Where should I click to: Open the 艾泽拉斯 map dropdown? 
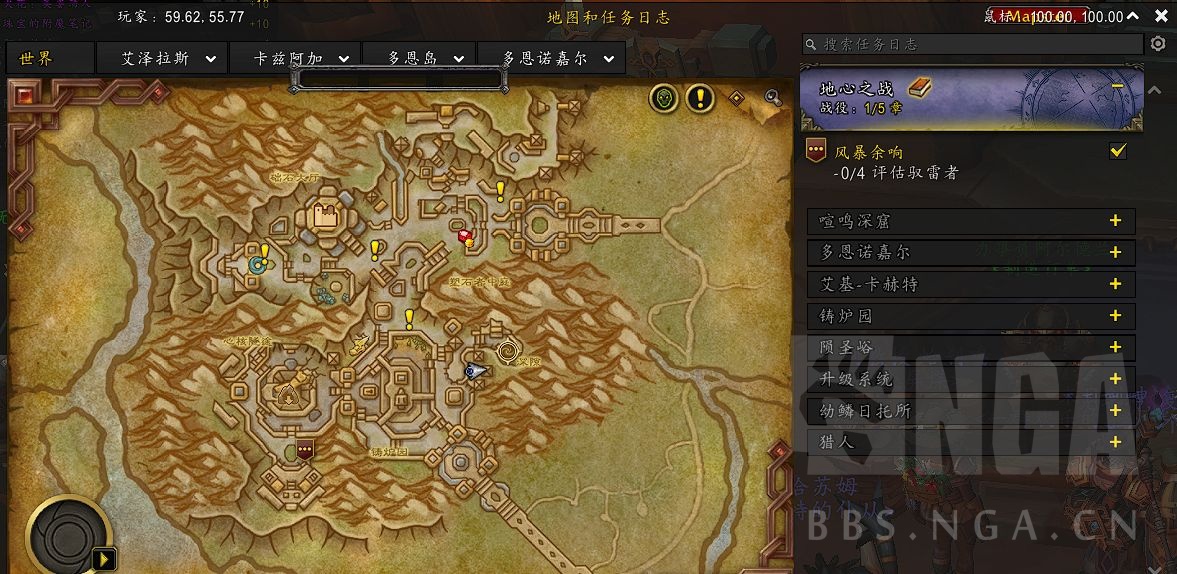click(211, 59)
